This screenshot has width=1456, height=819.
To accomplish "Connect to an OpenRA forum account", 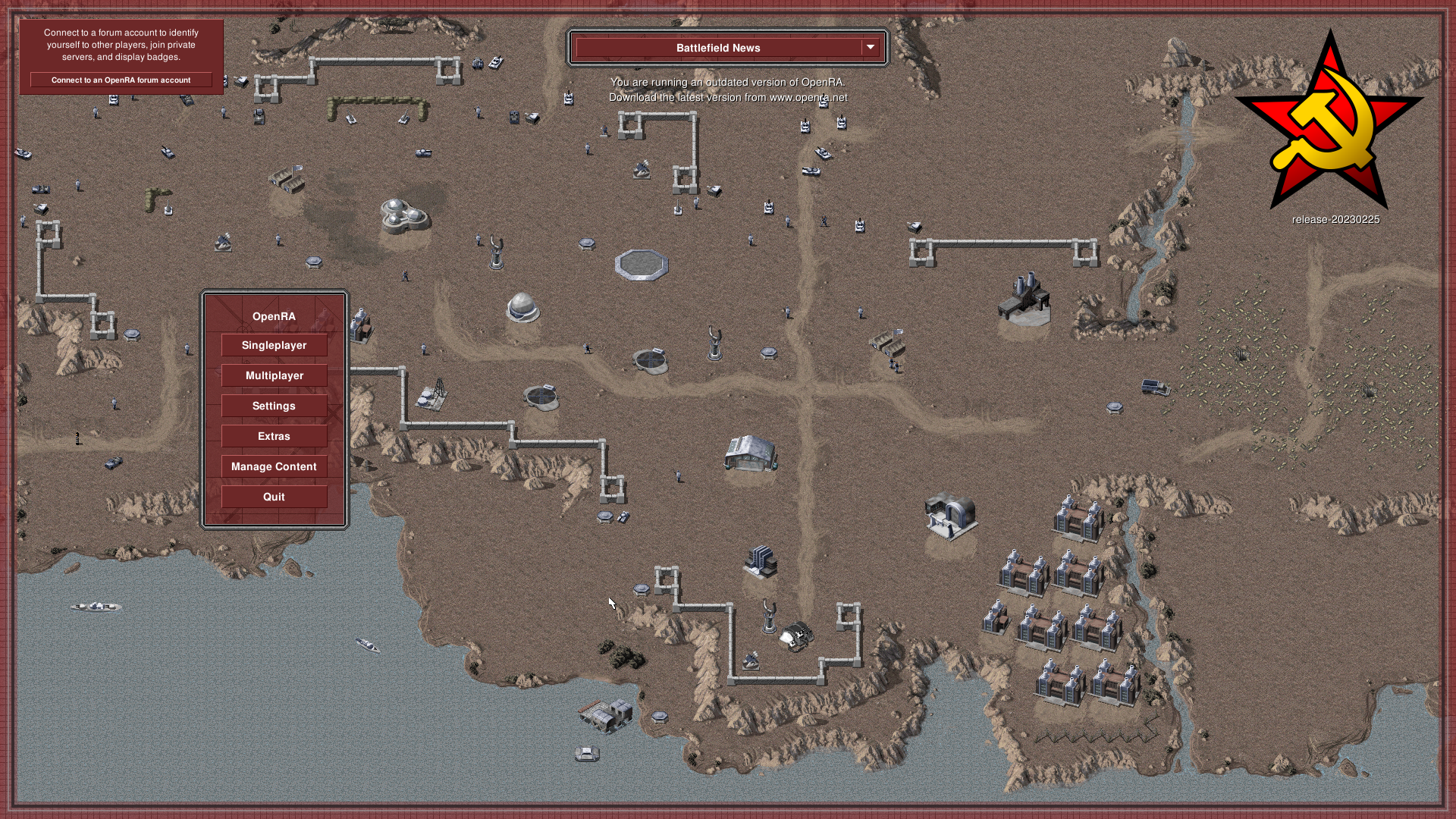I will (121, 80).
